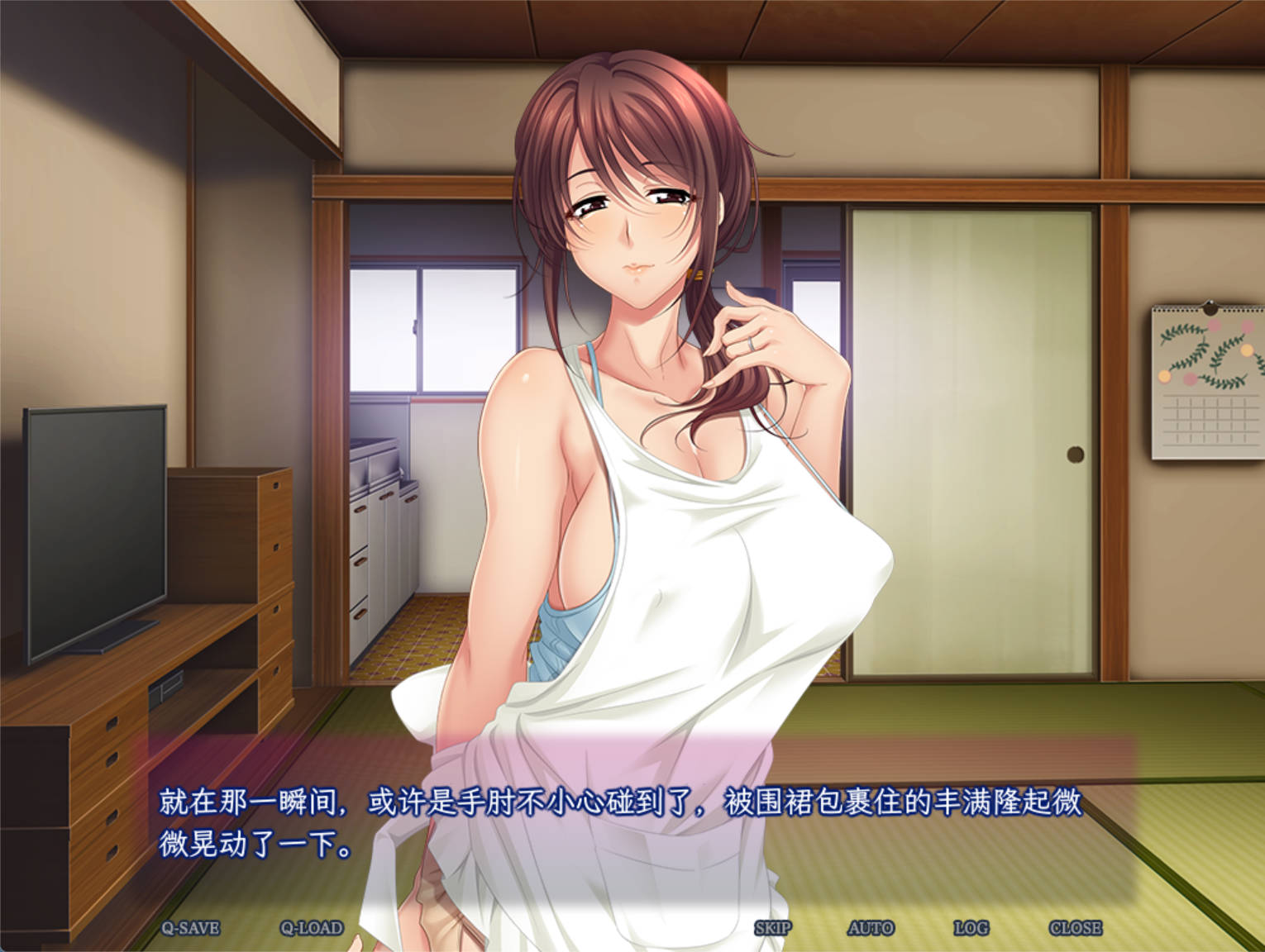The width and height of the screenshot is (1265, 952).
Task: Restore your quicksave using Q-LOAD
Action: pos(312,928)
